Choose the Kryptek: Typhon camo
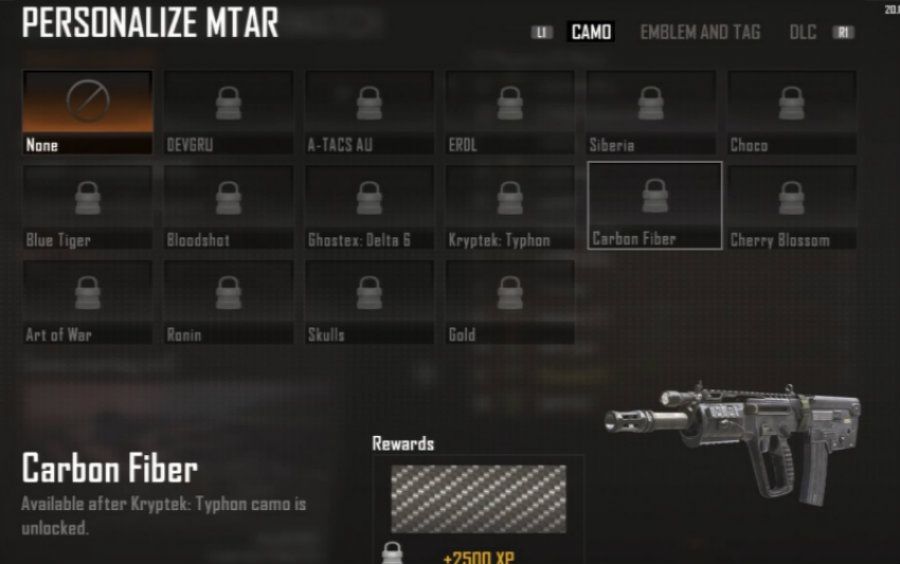The width and height of the screenshot is (900, 564). [510, 207]
